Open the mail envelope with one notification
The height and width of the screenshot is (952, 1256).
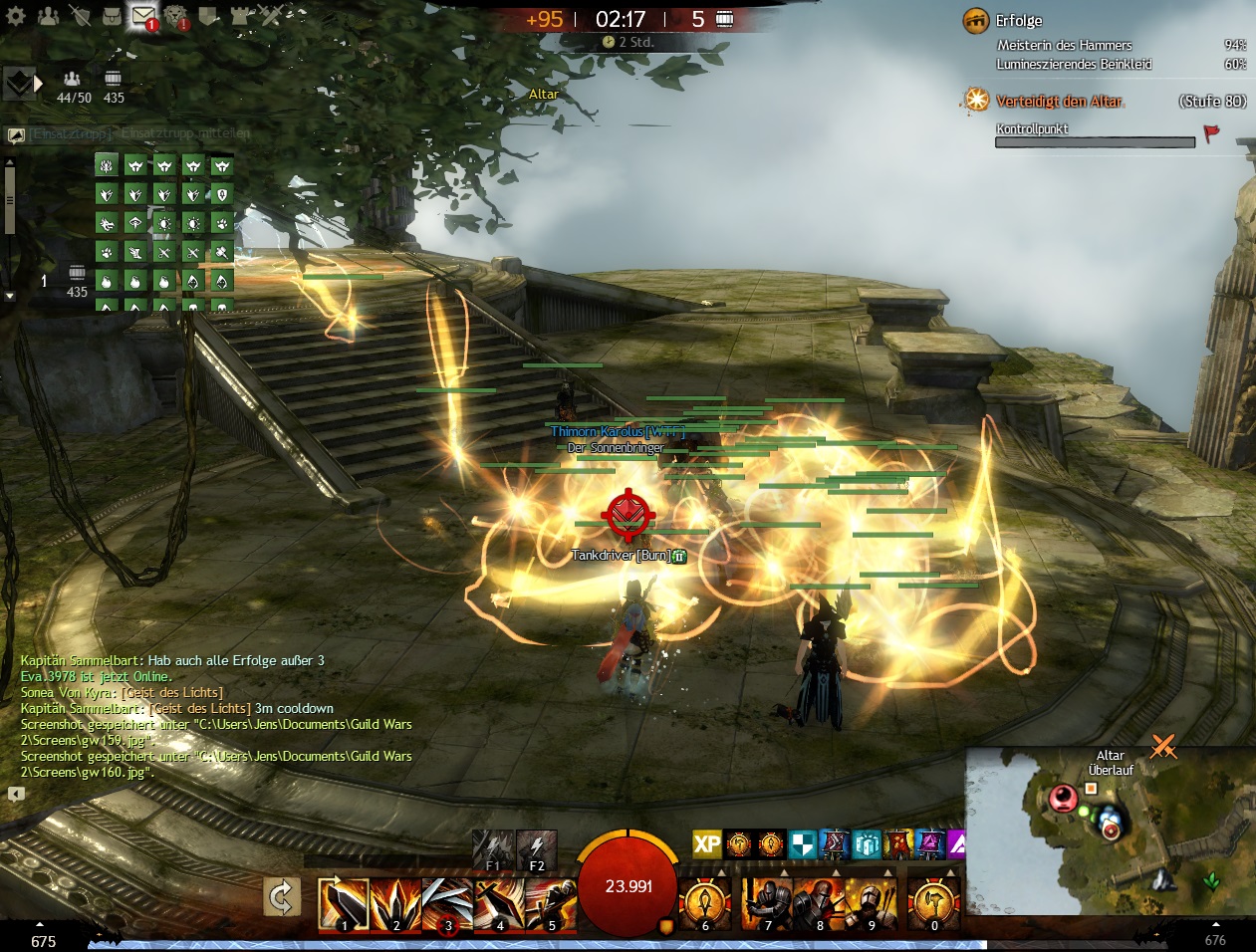[144, 16]
